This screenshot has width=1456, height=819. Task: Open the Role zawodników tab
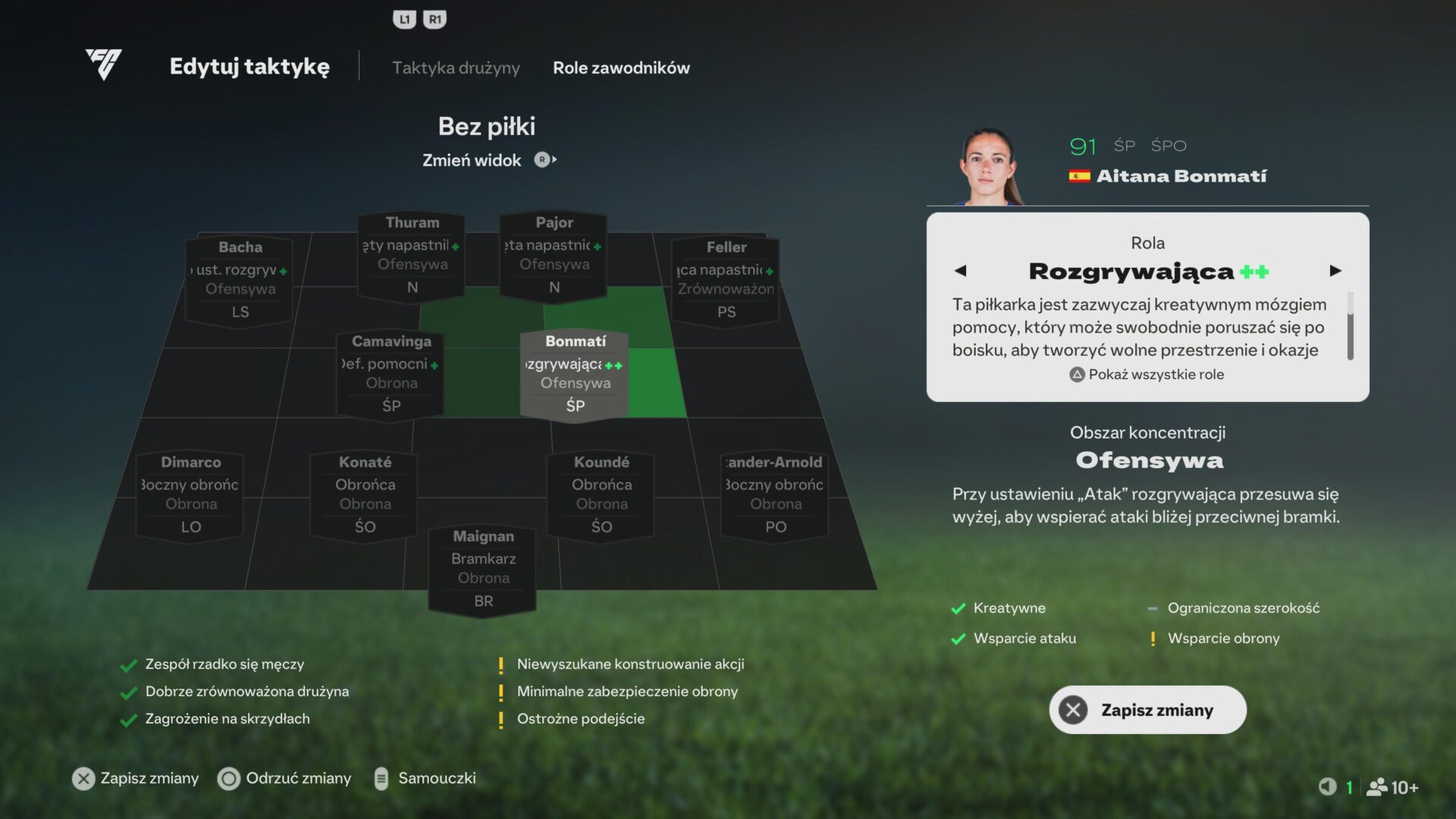pyautogui.click(x=622, y=67)
